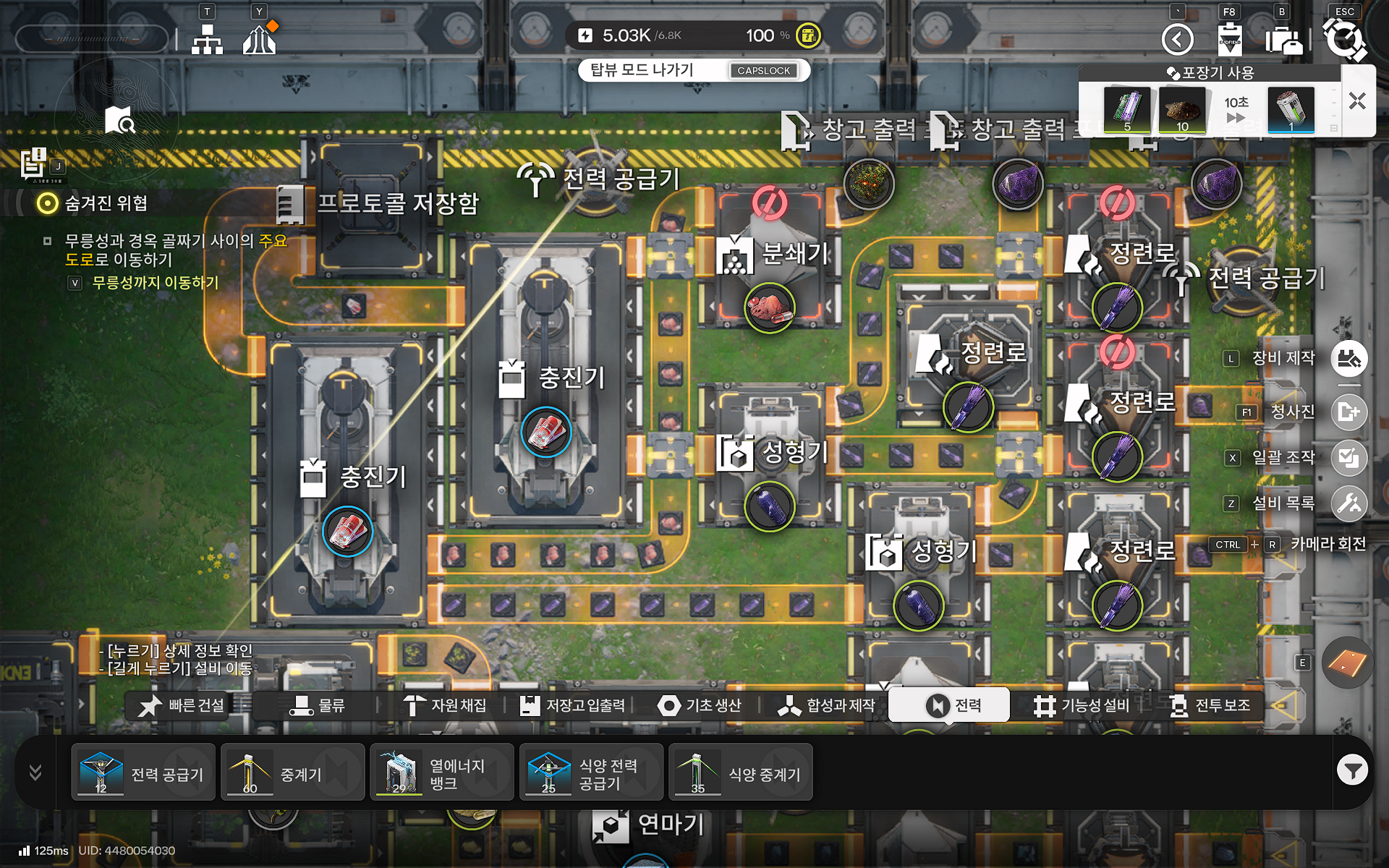1389x868 pixels.
Task: Open 장비 제작 crafting
Action: tap(1348, 359)
